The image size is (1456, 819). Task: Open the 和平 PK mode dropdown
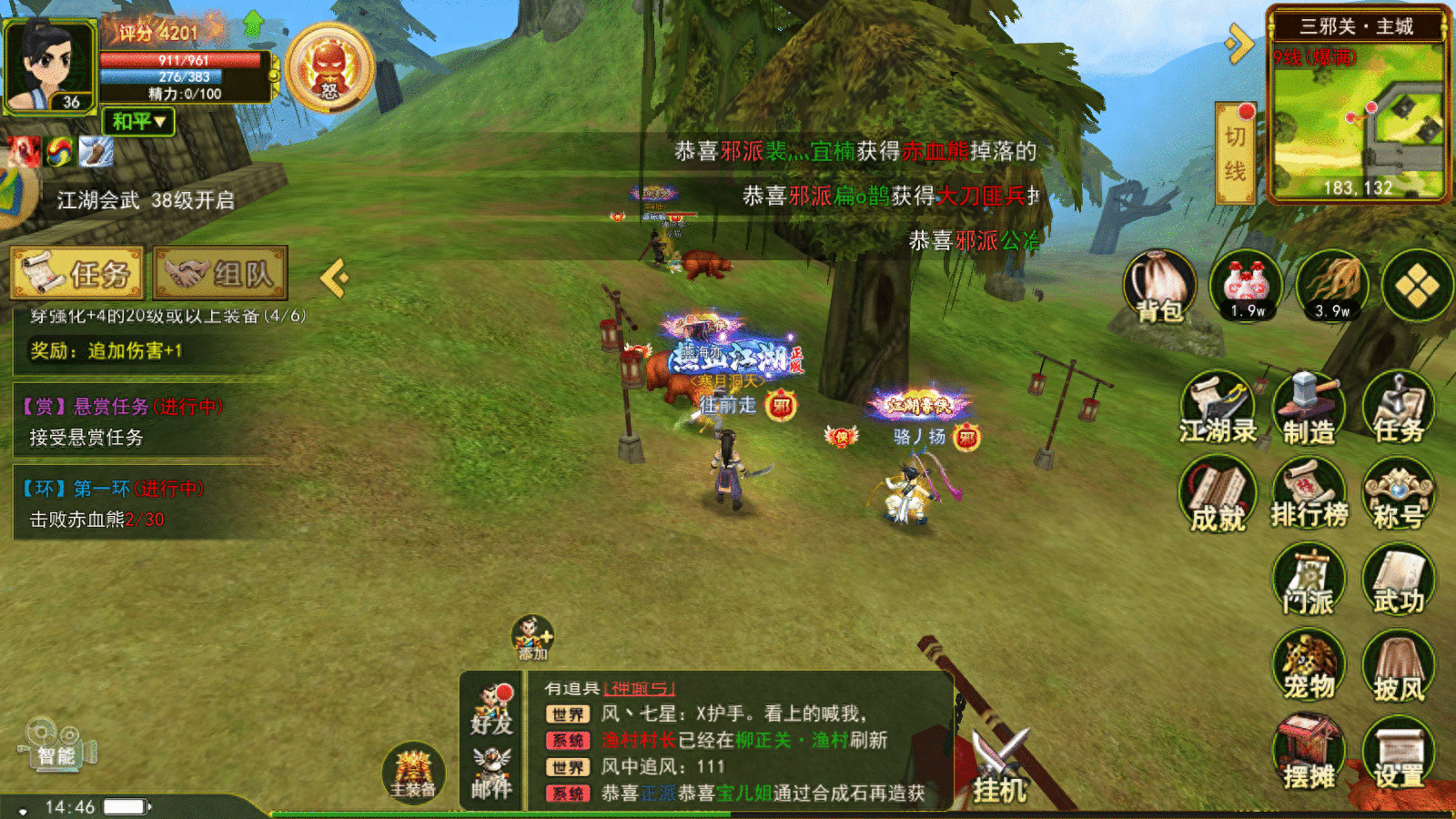(x=138, y=121)
